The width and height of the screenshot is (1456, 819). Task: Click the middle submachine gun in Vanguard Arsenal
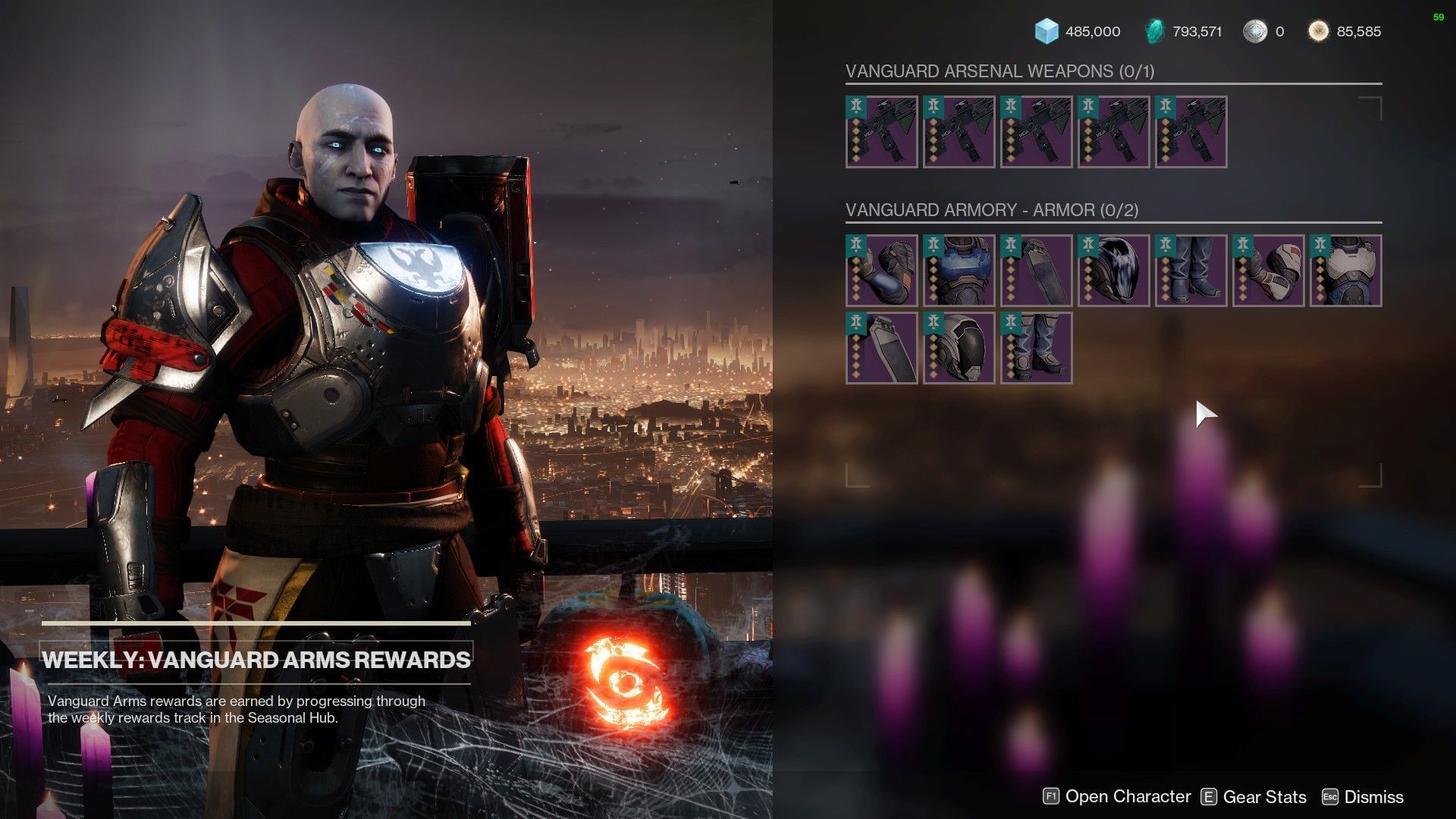(x=1035, y=133)
